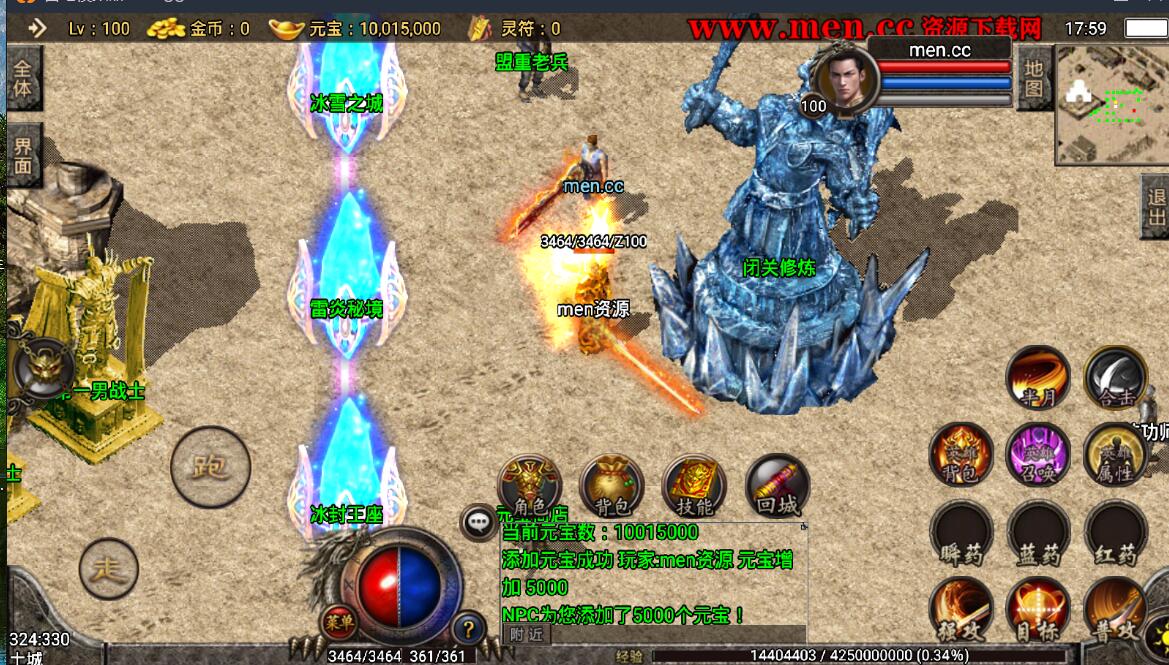Select the 瞬药 instant potion slot
The width and height of the screenshot is (1169, 665).
click(961, 533)
